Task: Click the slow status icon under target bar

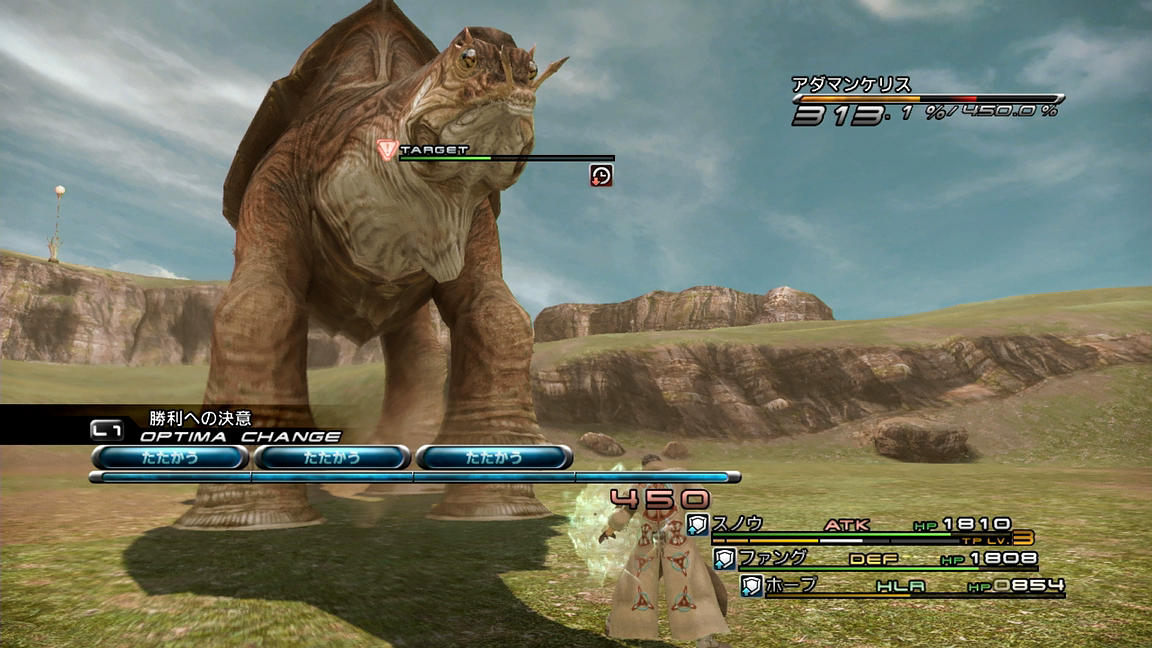Action: coord(601,175)
